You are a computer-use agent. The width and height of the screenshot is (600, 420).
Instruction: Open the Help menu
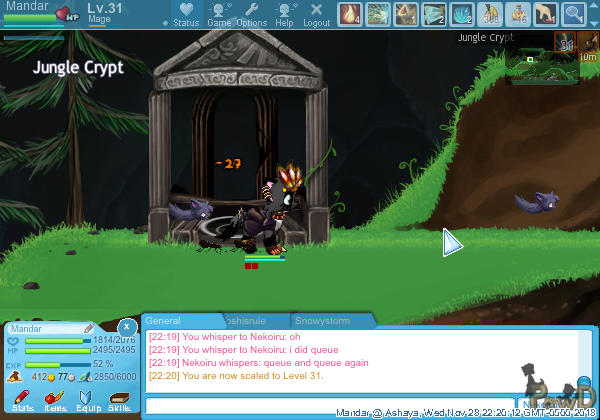coord(284,14)
